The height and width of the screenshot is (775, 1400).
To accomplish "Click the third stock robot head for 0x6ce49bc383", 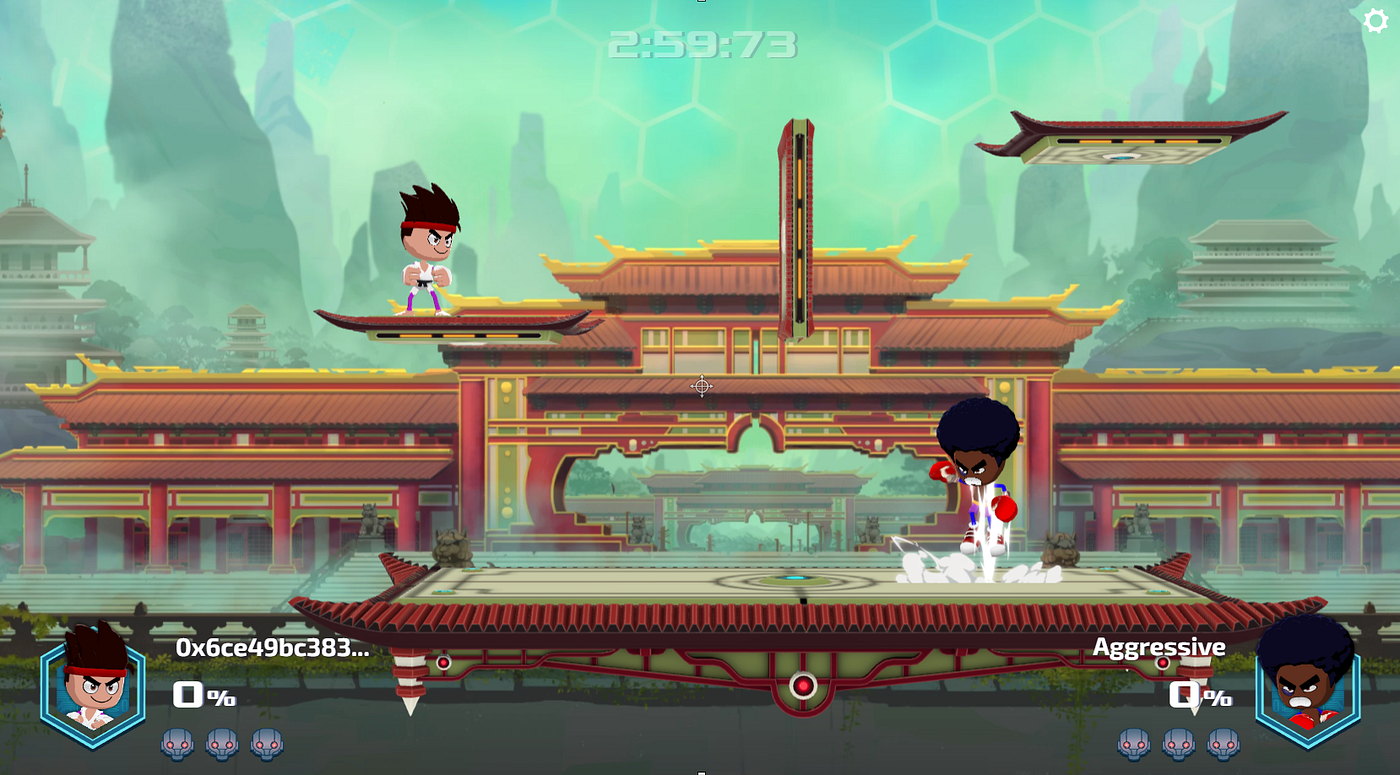I will [x=268, y=744].
